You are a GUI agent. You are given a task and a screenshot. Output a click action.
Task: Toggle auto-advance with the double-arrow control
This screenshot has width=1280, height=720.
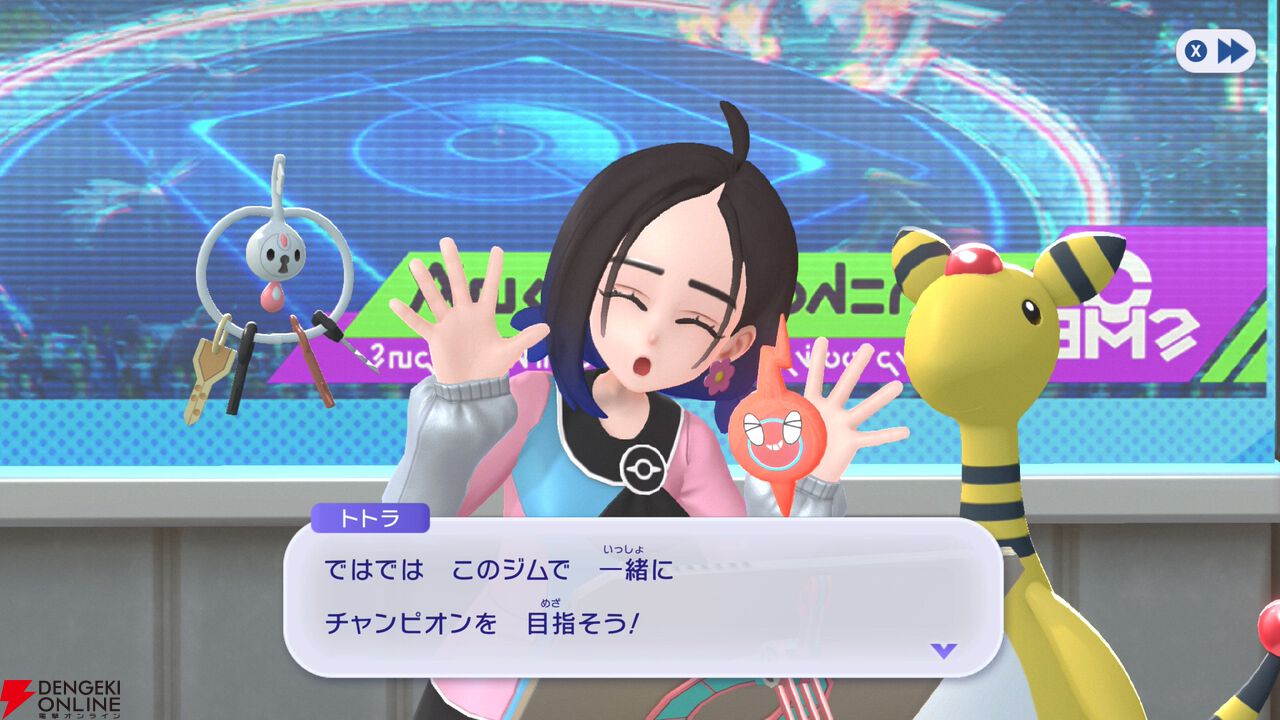pos(1231,52)
